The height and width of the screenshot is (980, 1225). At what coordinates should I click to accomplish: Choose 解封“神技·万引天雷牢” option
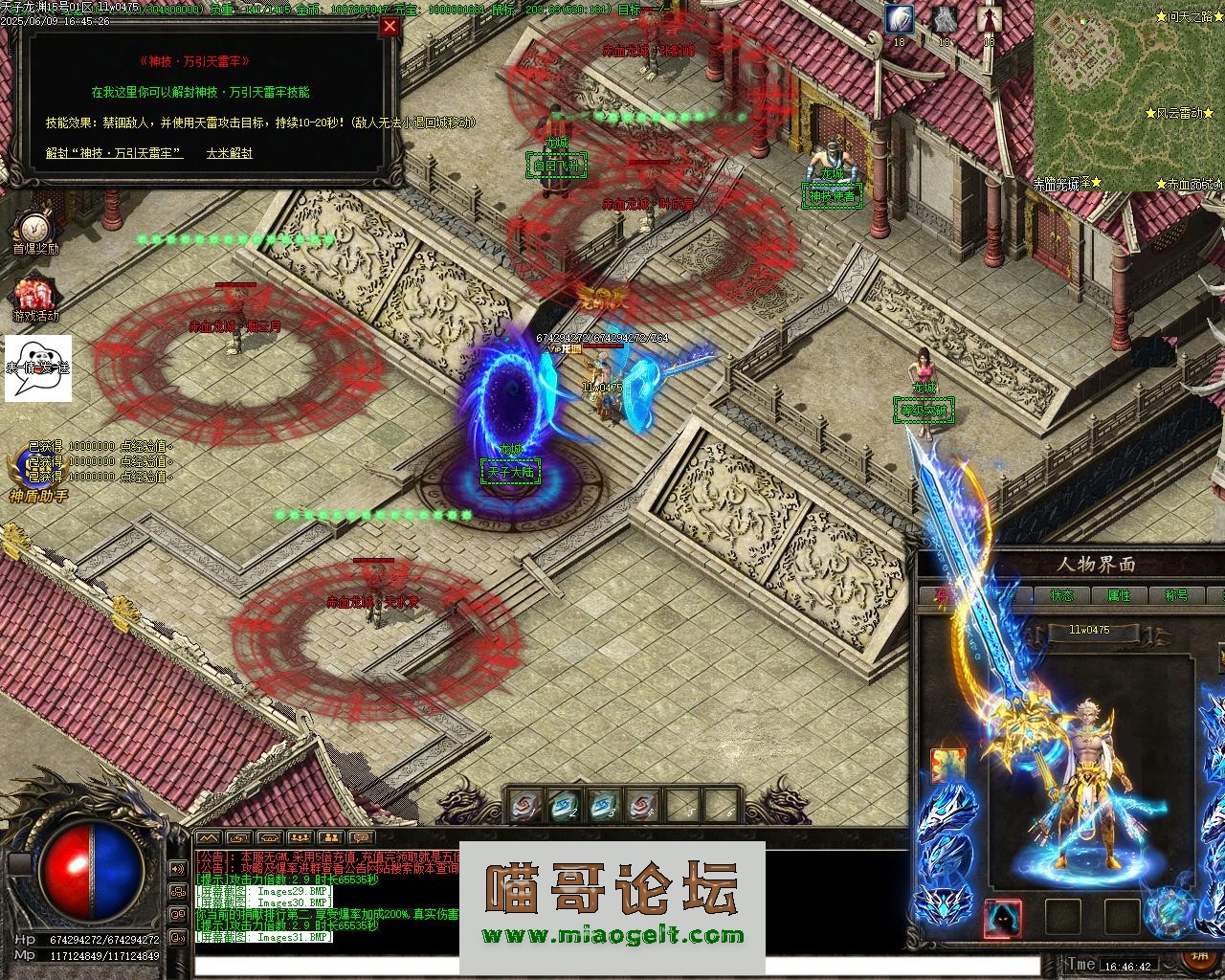coord(115,153)
